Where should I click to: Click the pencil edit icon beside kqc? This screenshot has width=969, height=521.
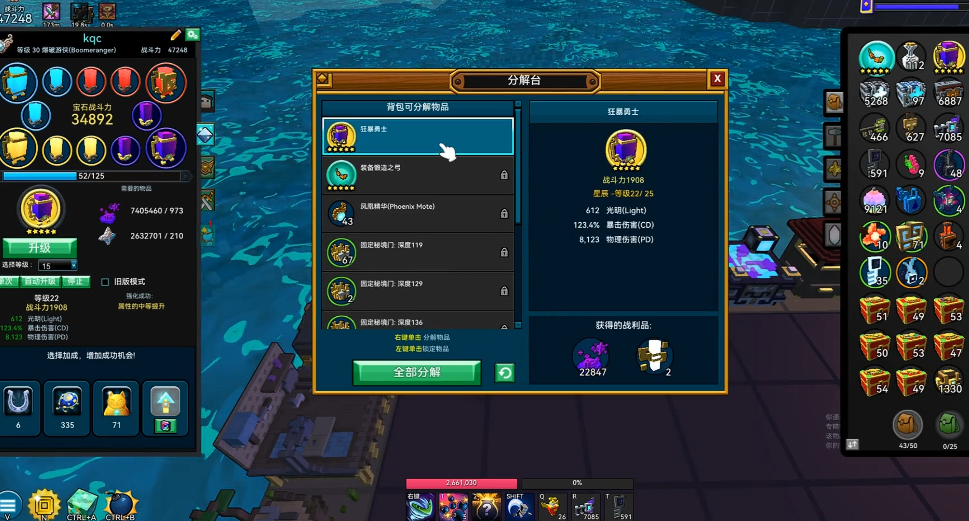(176, 35)
